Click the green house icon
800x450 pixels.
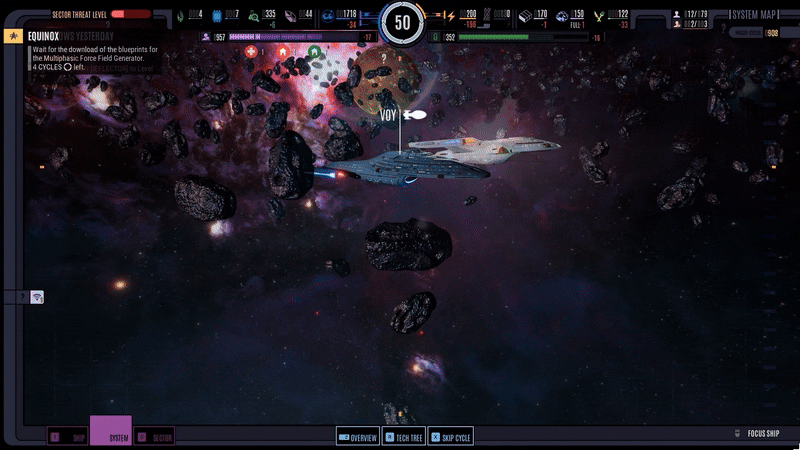coord(315,51)
